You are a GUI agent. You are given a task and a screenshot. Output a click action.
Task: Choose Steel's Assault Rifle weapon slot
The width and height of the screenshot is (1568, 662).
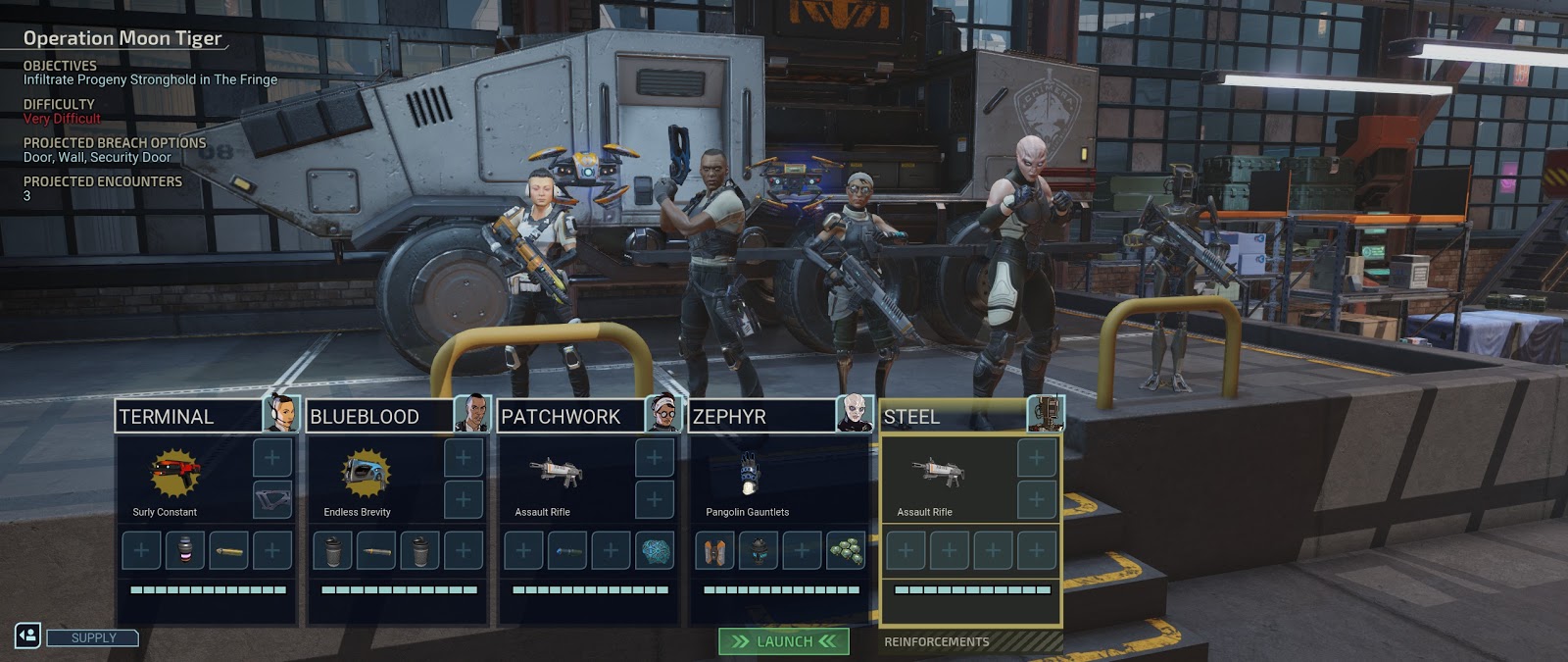coord(938,479)
